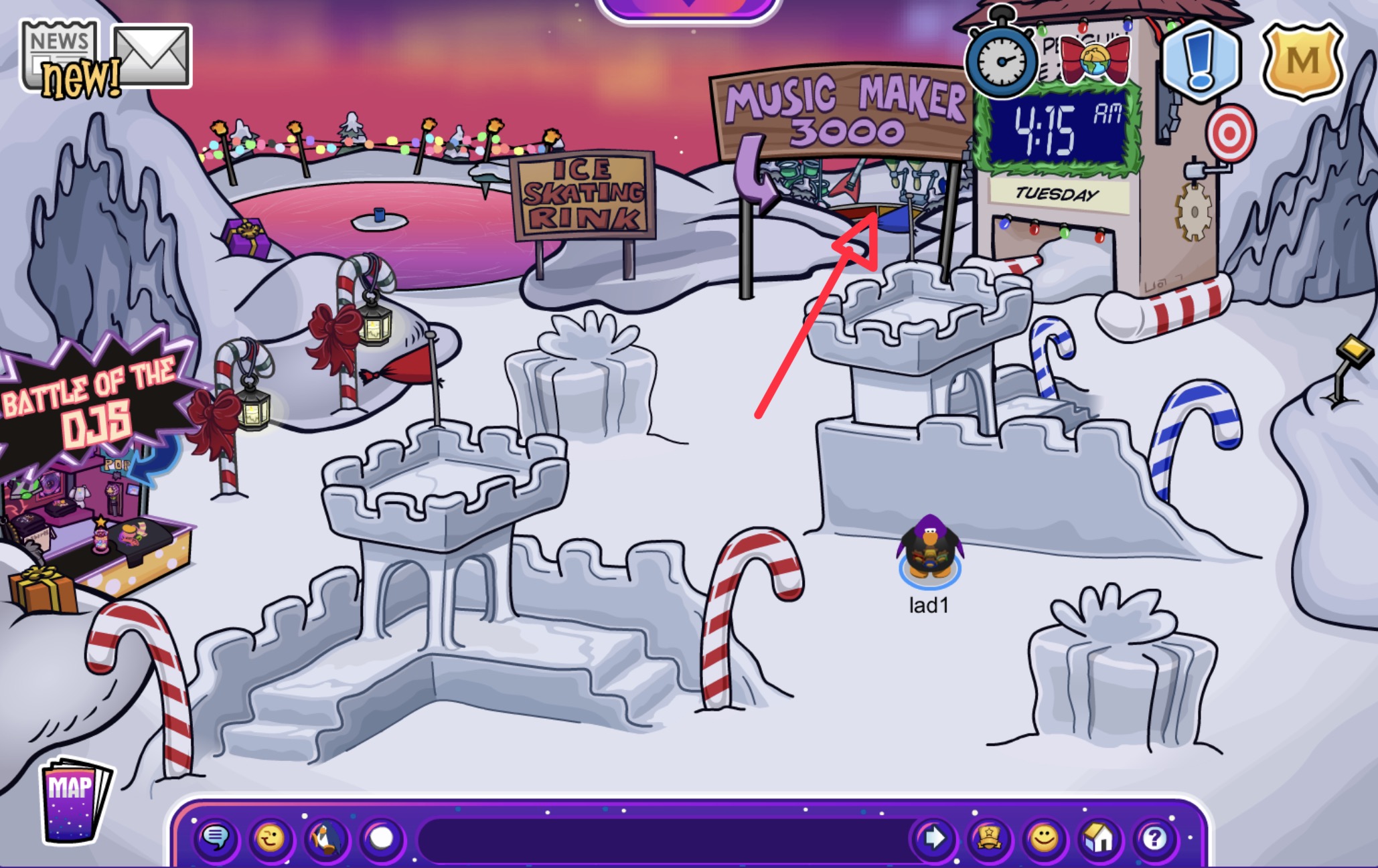Open the Map
Screen dimensions: 1378x868
coord(72,798)
